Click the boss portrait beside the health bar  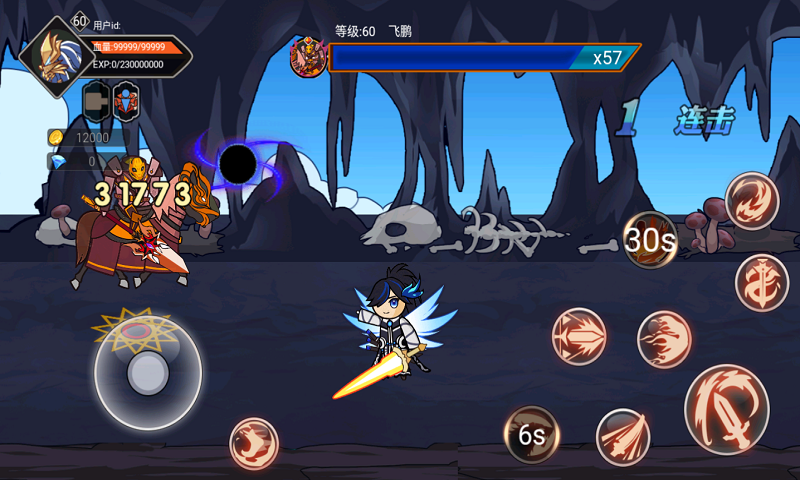point(308,57)
